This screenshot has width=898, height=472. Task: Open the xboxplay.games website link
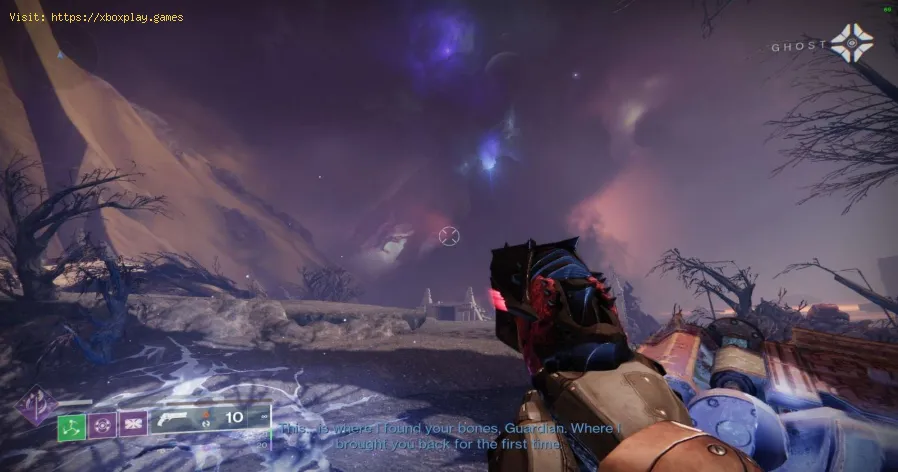tap(118, 17)
